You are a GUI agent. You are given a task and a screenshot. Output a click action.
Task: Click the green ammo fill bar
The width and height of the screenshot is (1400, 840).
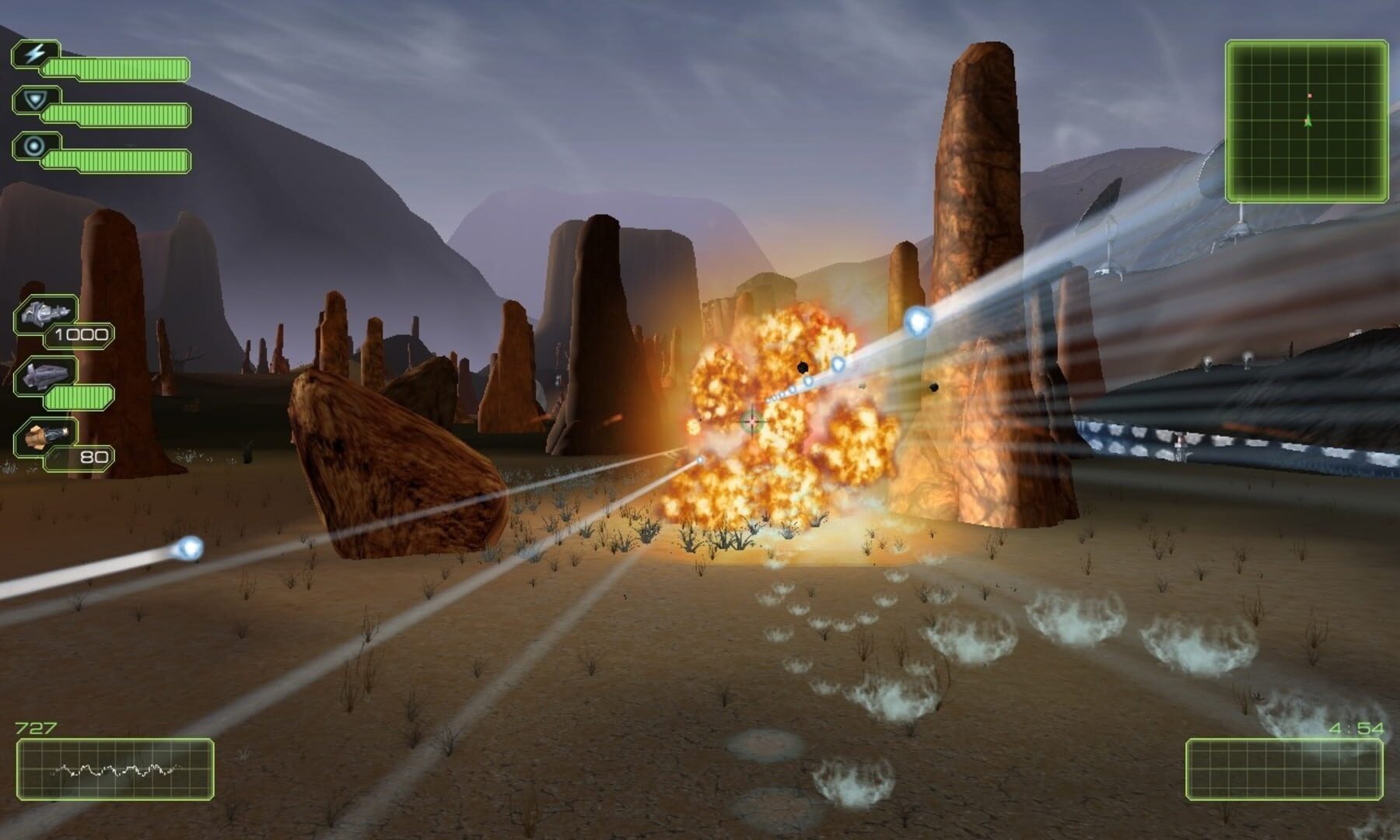[77, 396]
